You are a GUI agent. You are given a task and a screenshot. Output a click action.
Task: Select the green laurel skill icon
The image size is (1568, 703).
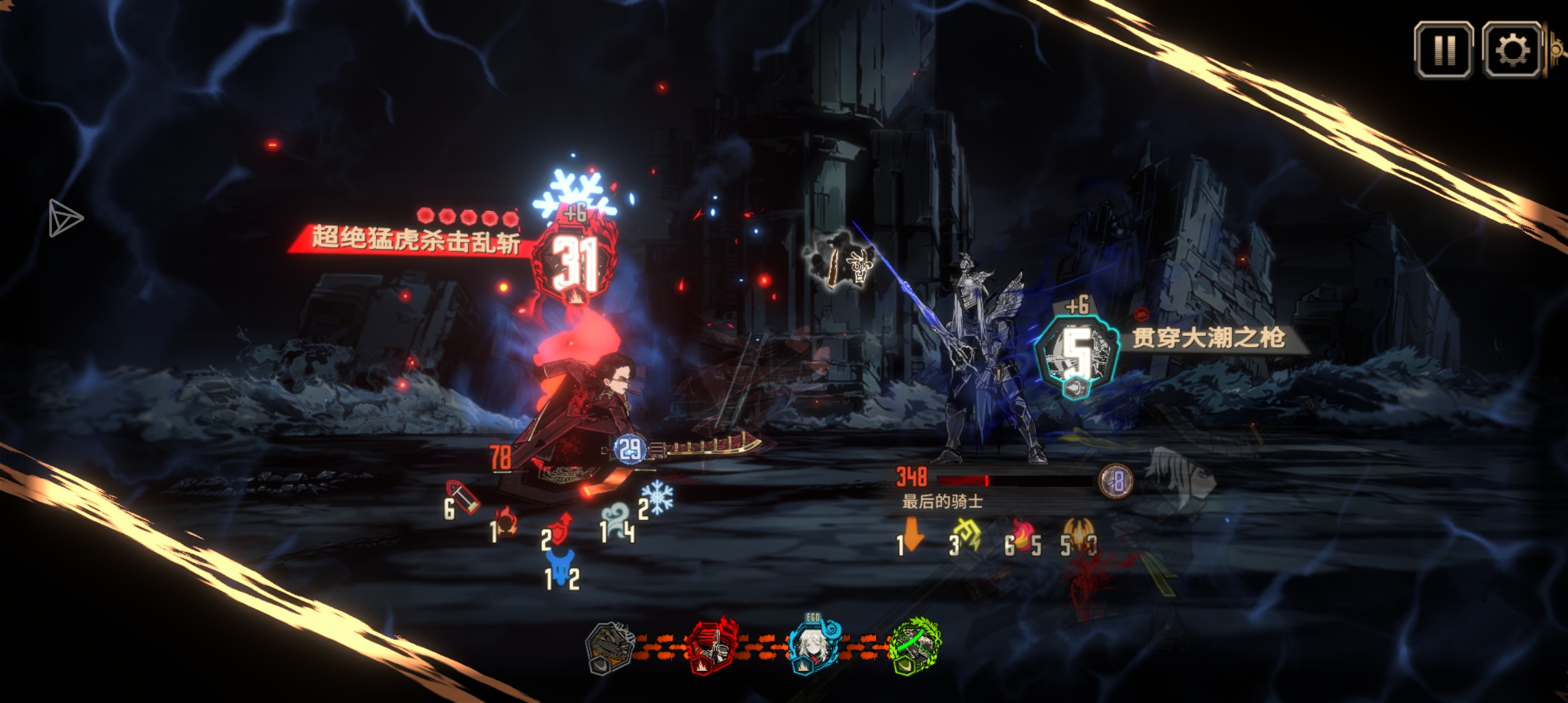tap(916, 646)
